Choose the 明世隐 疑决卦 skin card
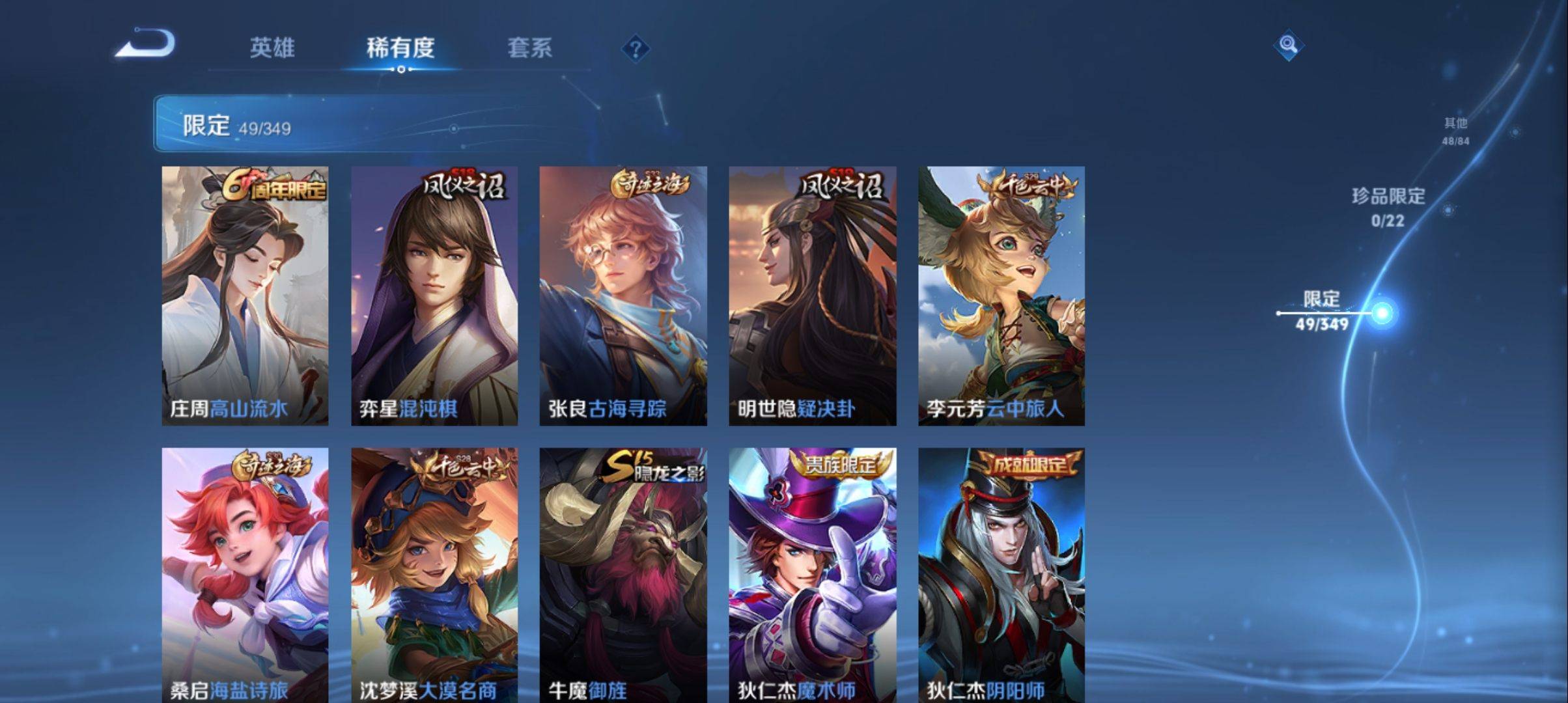This screenshot has height=703, width=1568. pos(812,296)
